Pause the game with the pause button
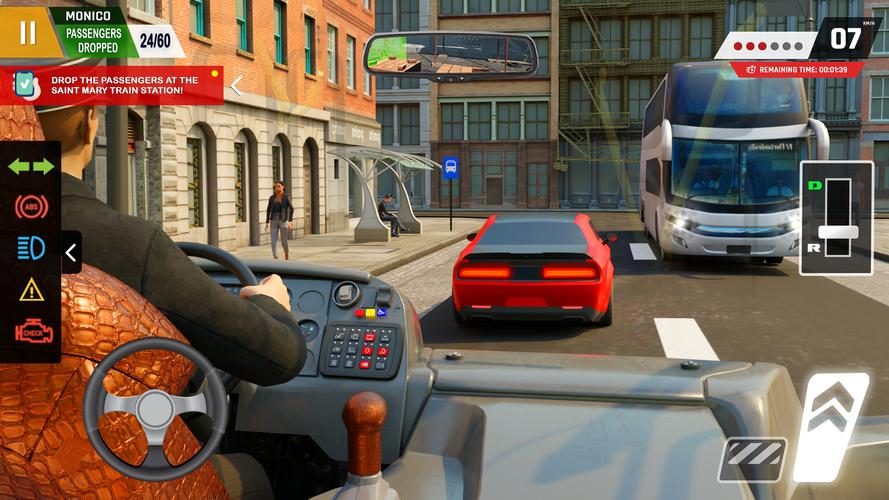 click(x=27, y=32)
